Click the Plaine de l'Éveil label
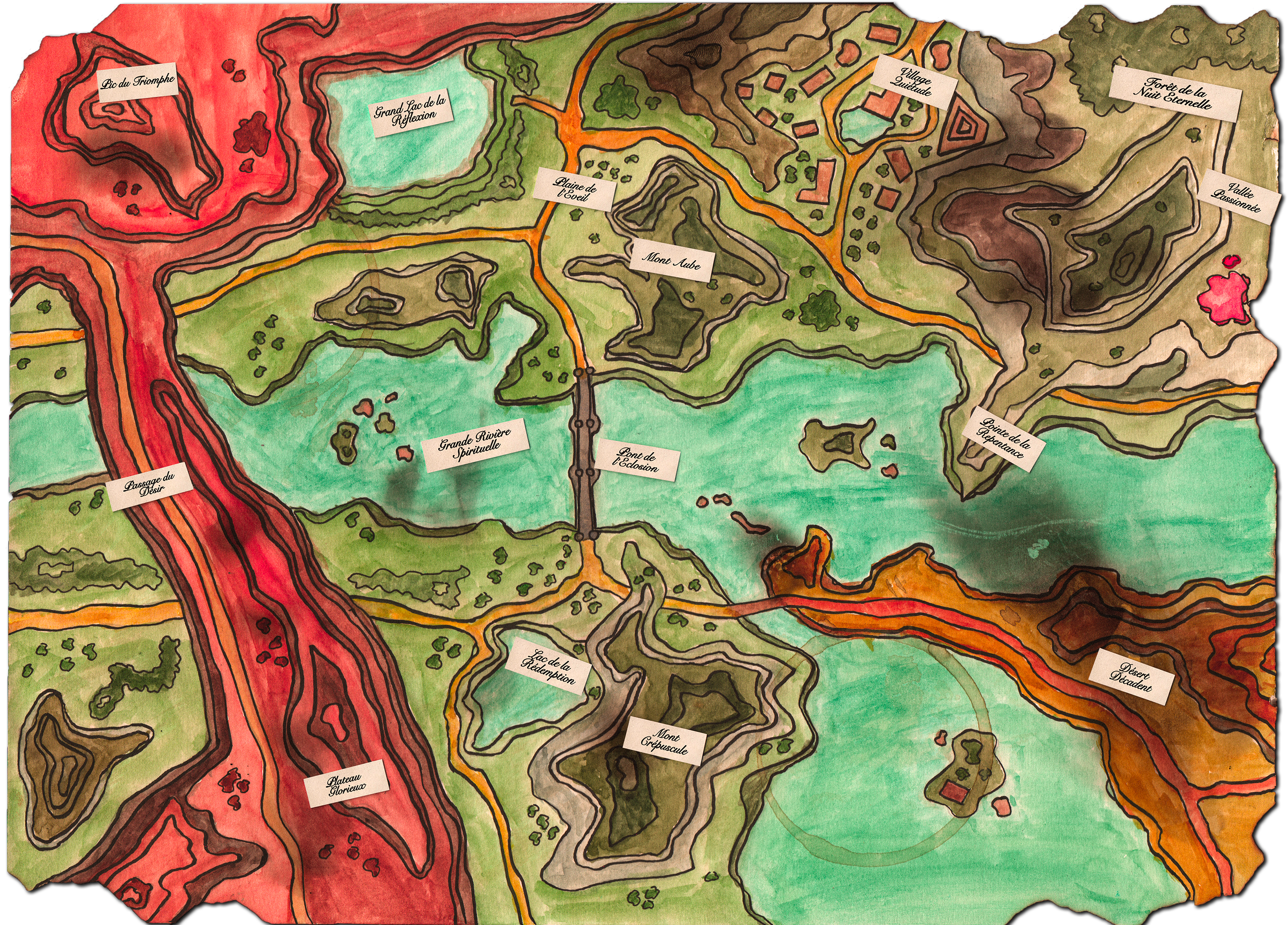The image size is (1288, 925). click(x=576, y=189)
